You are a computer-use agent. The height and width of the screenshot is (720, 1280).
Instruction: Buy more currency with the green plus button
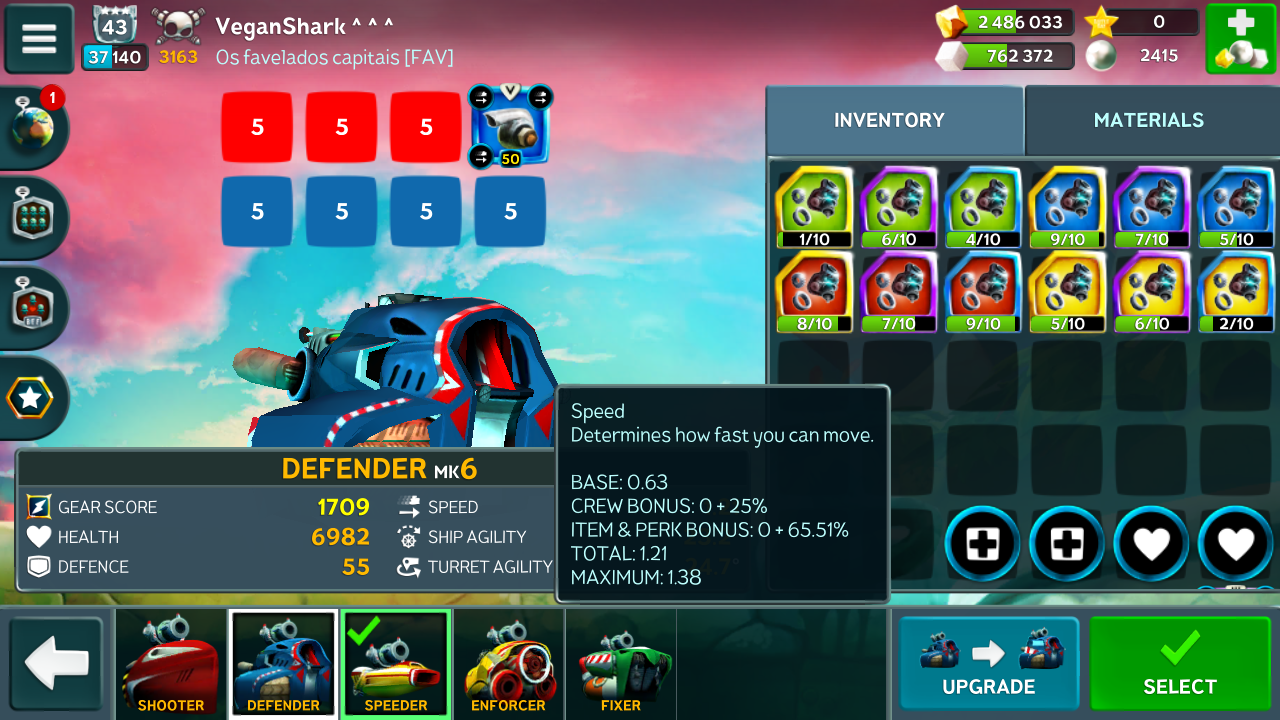coord(1239,39)
